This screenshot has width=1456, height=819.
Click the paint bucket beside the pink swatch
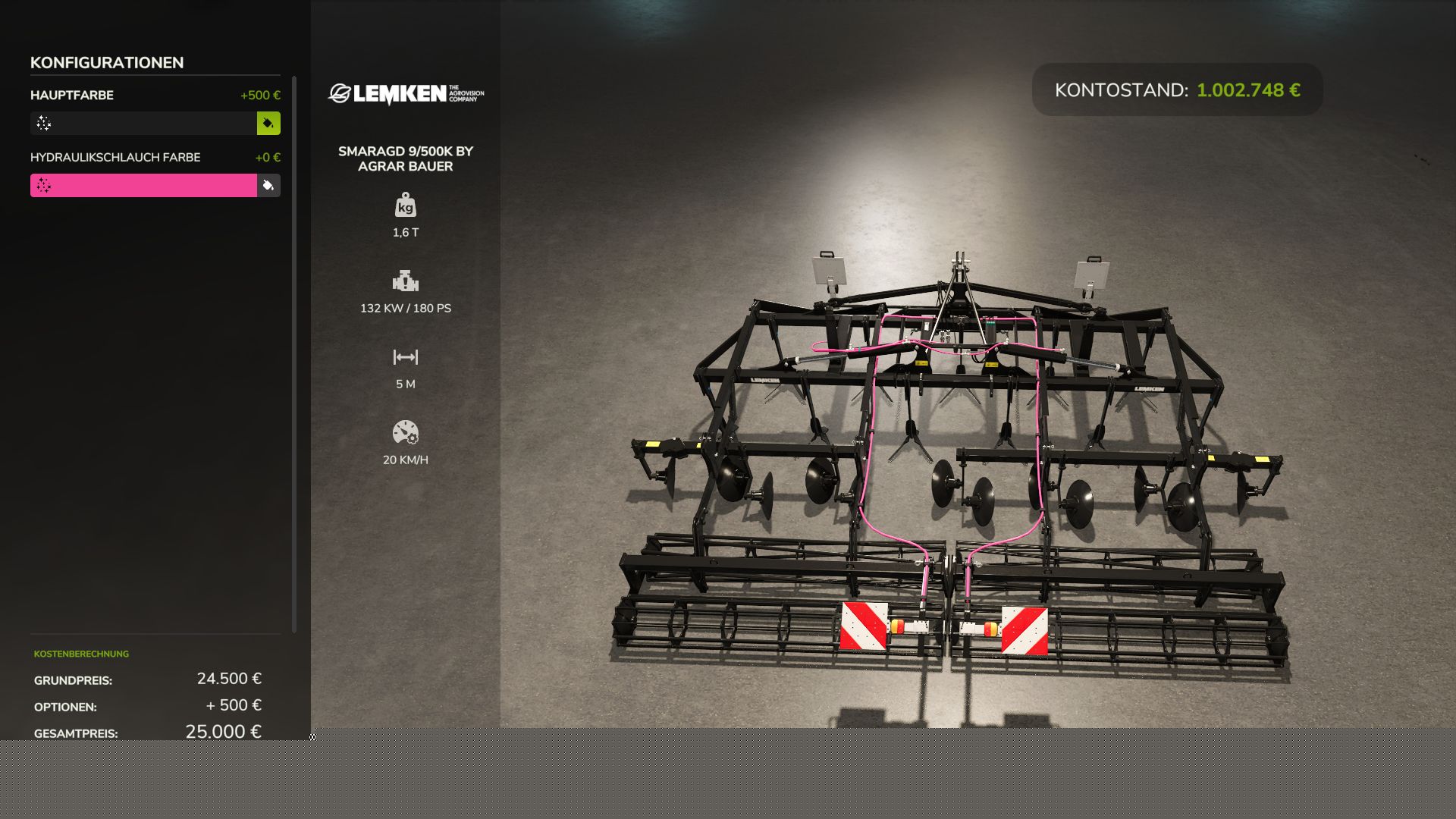click(268, 186)
